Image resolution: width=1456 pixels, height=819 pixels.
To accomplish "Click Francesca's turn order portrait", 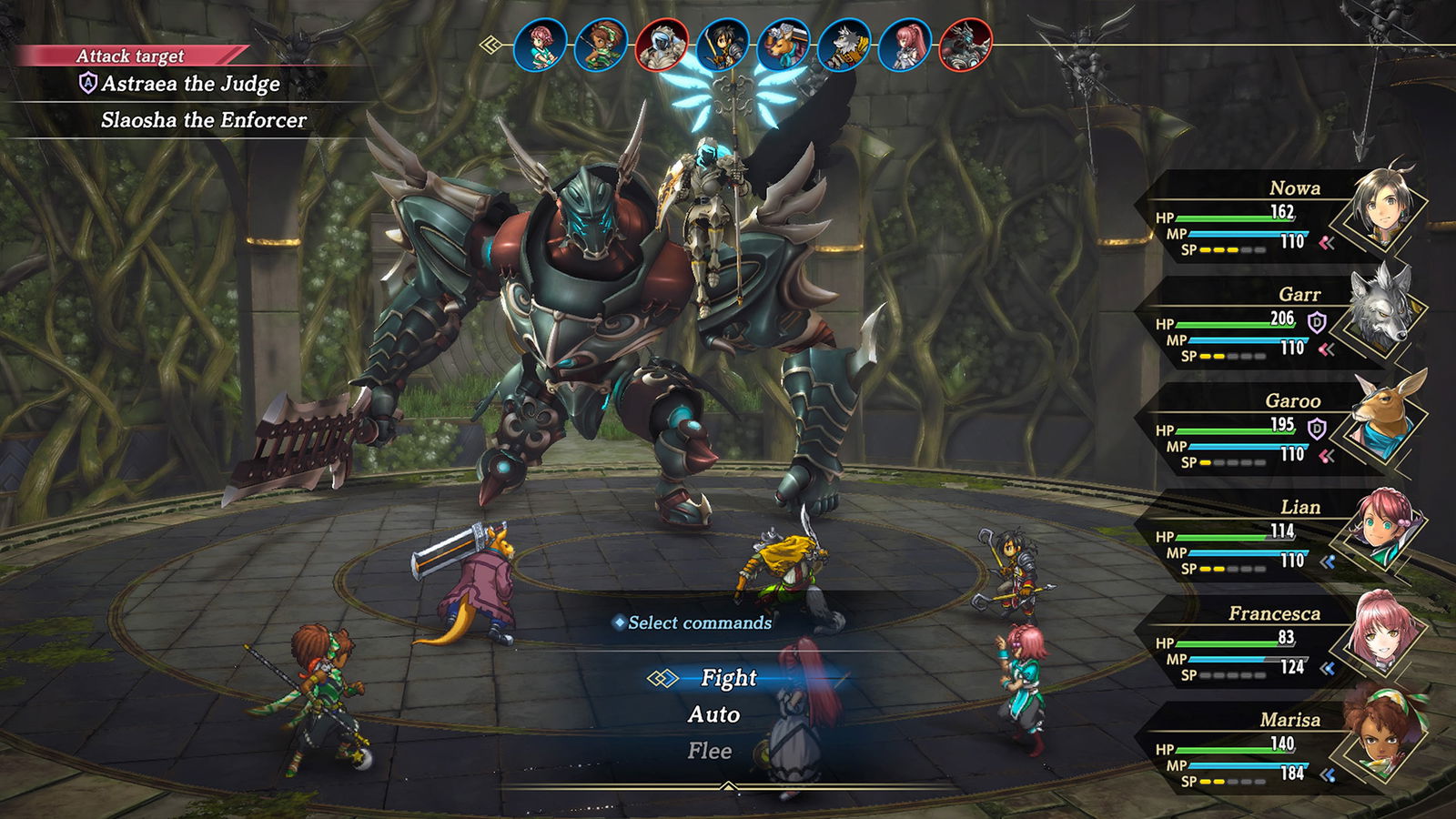I will pos(905,45).
